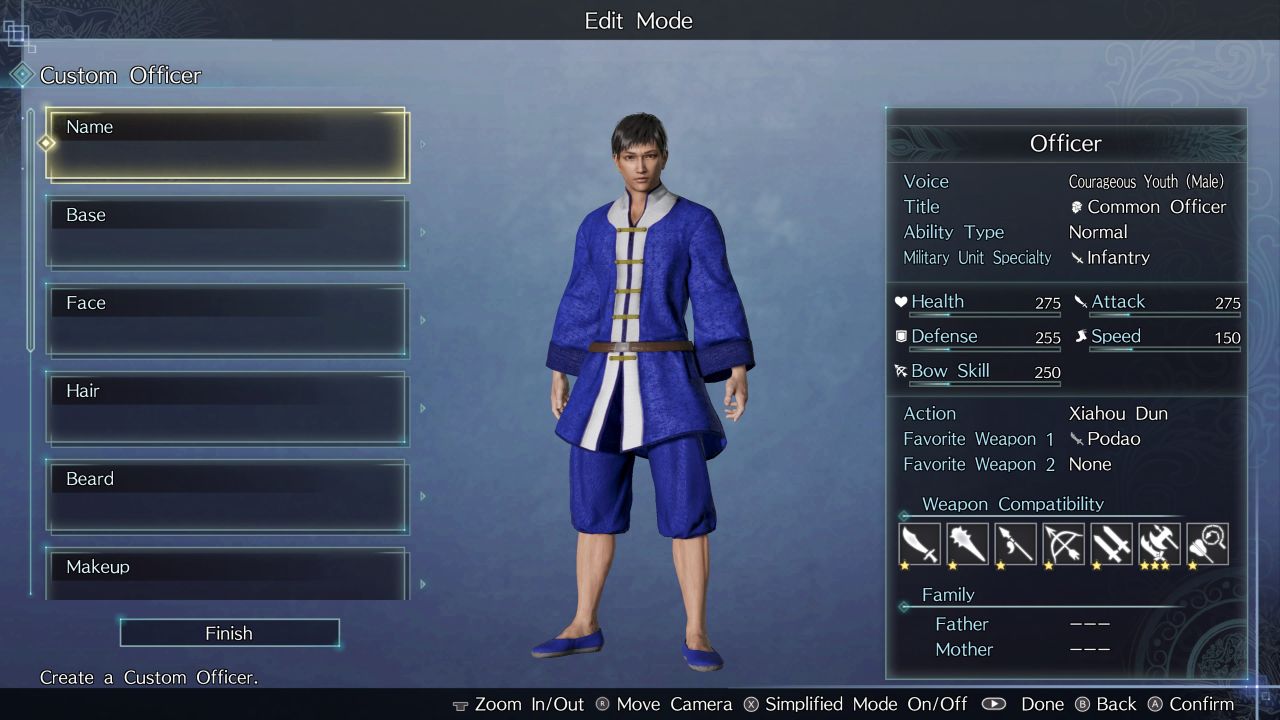Viewport: 1280px width, 720px height.
Task: Click the Finish button
Action: (x=229, y=633)
